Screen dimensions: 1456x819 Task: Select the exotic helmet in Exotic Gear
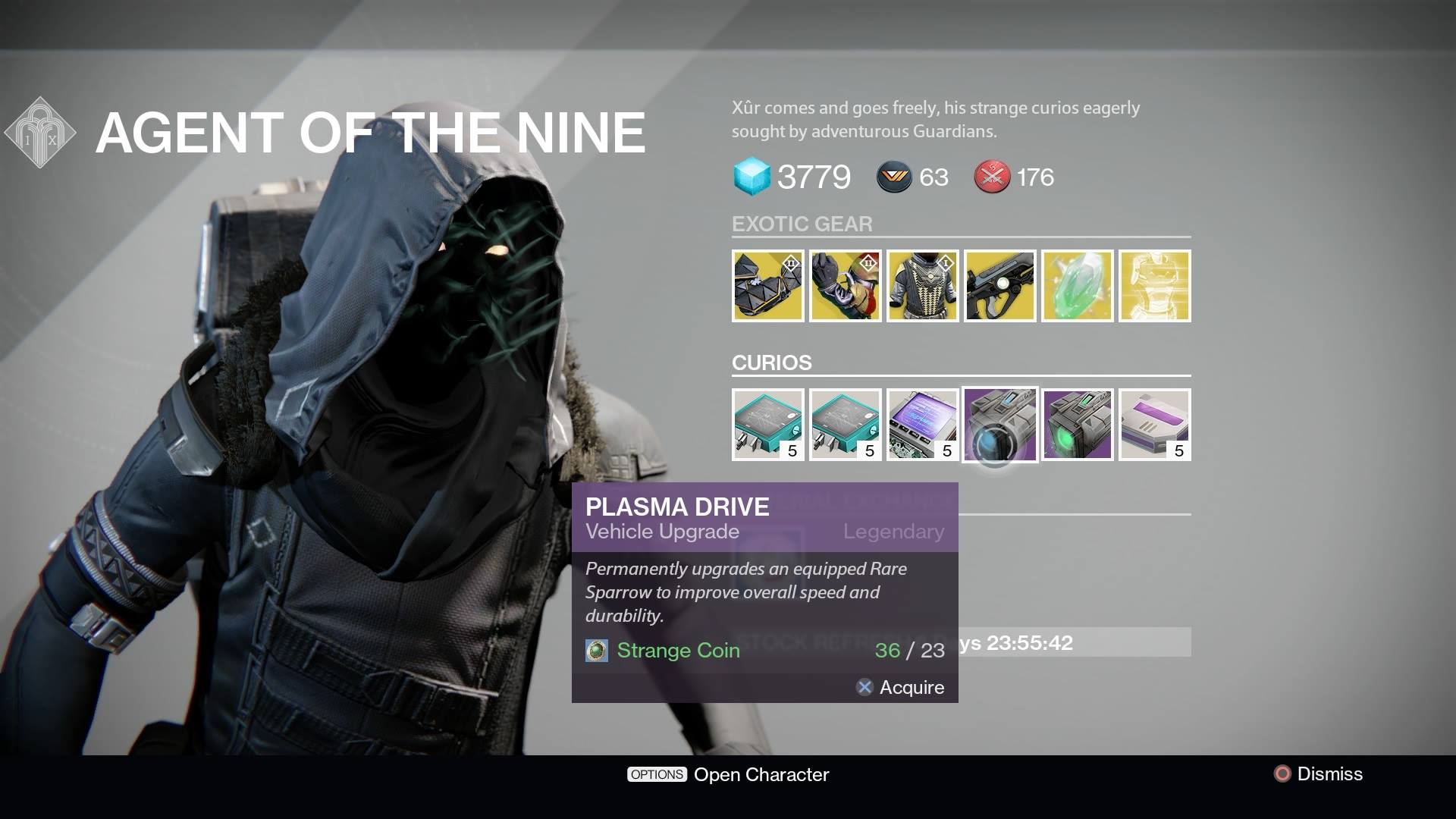coord(767,286)
